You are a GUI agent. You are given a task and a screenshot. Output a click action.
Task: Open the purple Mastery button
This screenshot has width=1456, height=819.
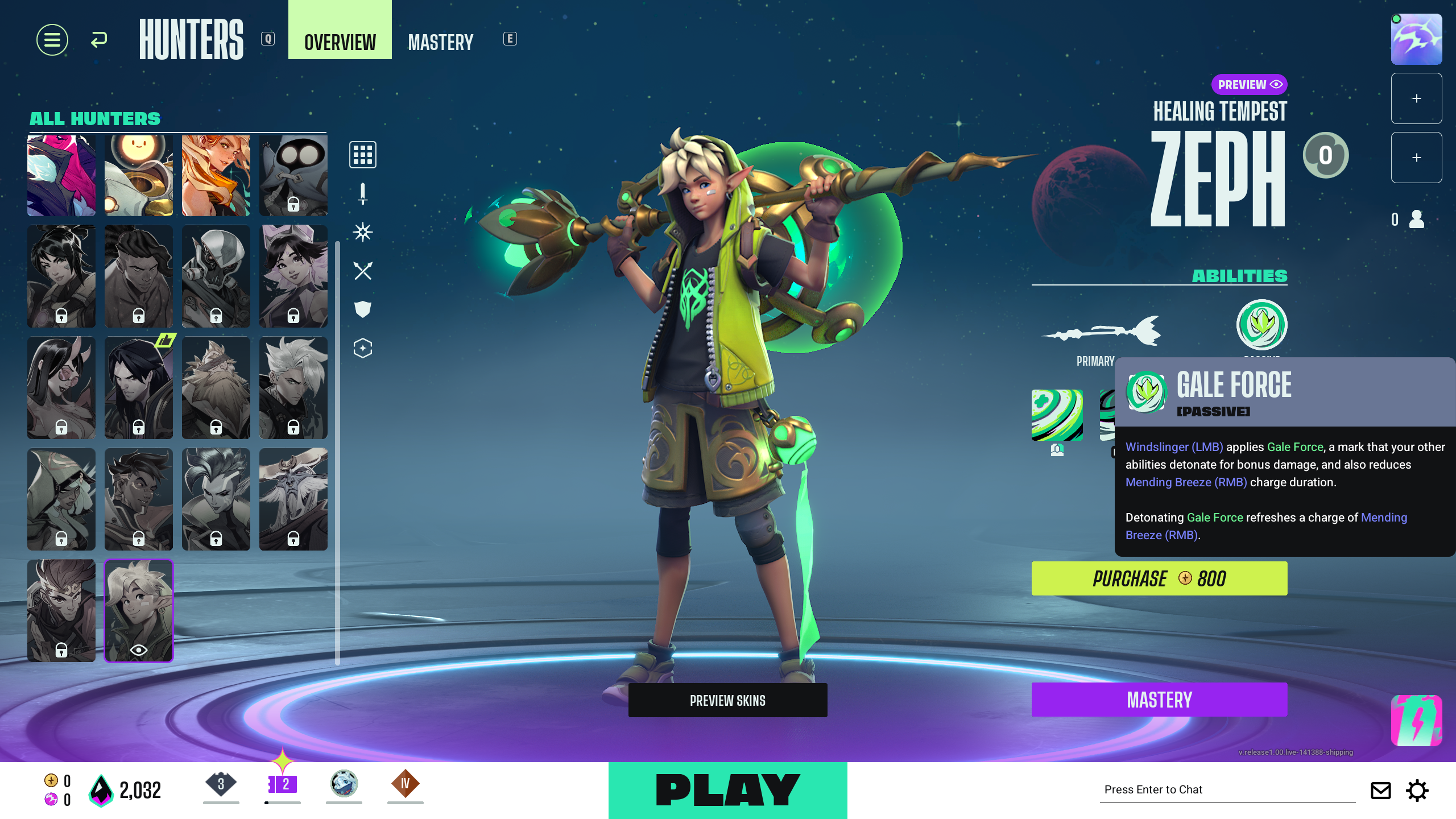point(1159,700)
